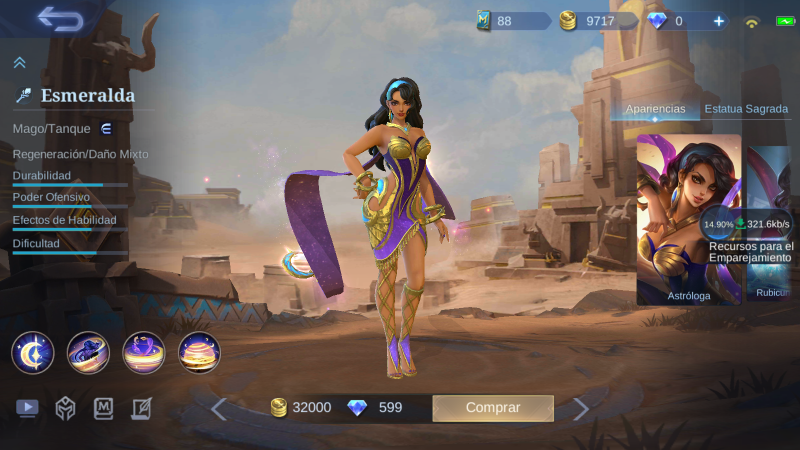Go back with the return arrow
Viewport: 800px width, 450px height.
[60, 19]
